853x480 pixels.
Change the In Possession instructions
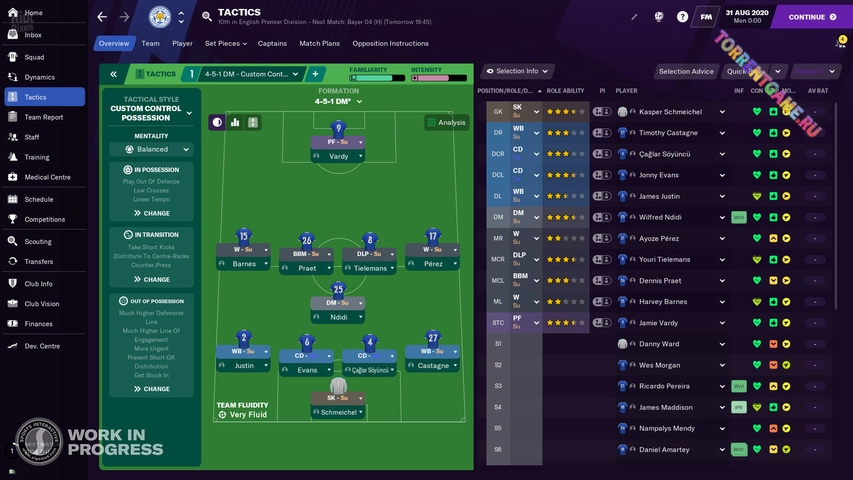[x=152, y=213]
